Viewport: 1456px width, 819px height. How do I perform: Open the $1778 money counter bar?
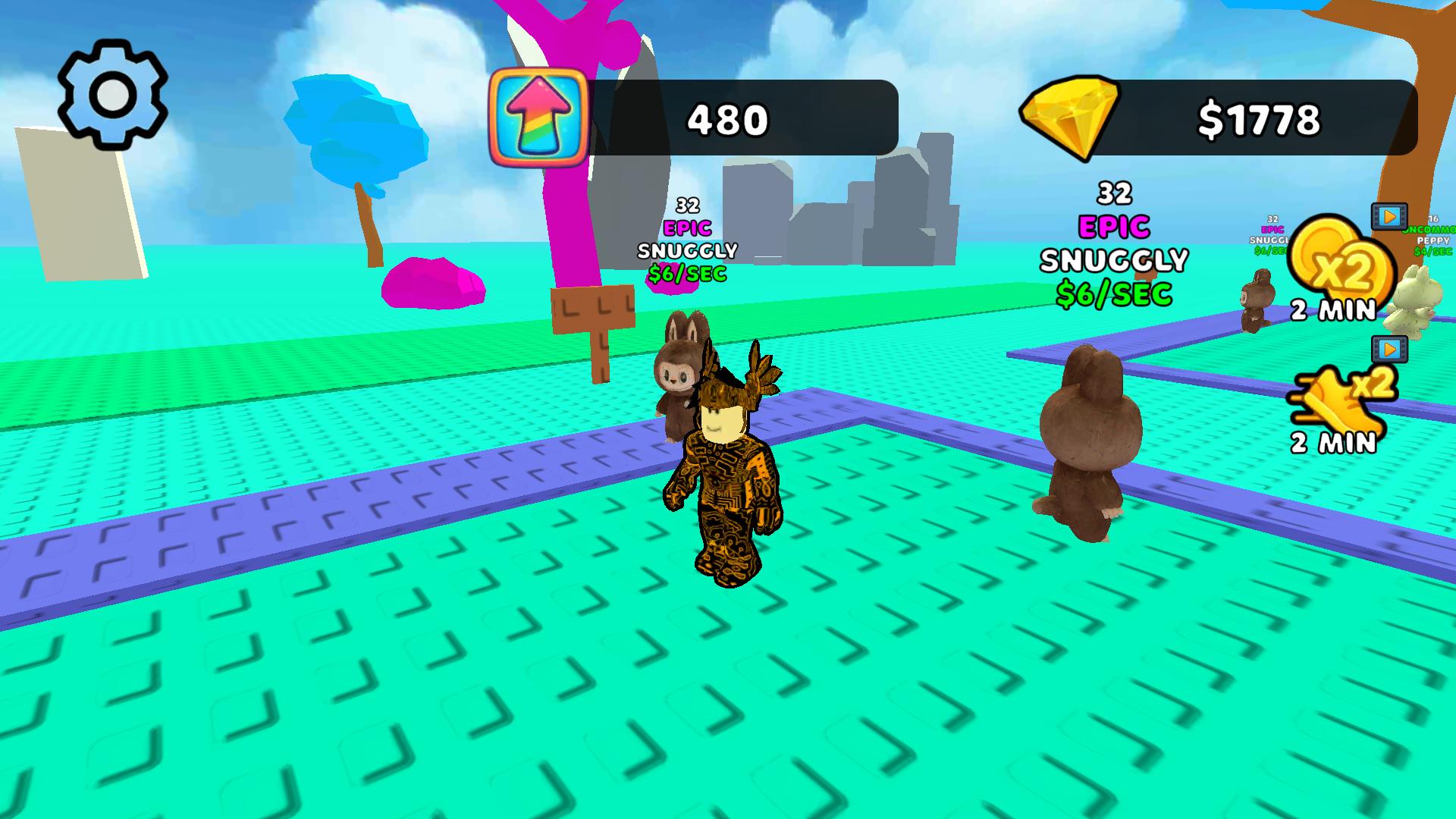tap(1259, 118)
